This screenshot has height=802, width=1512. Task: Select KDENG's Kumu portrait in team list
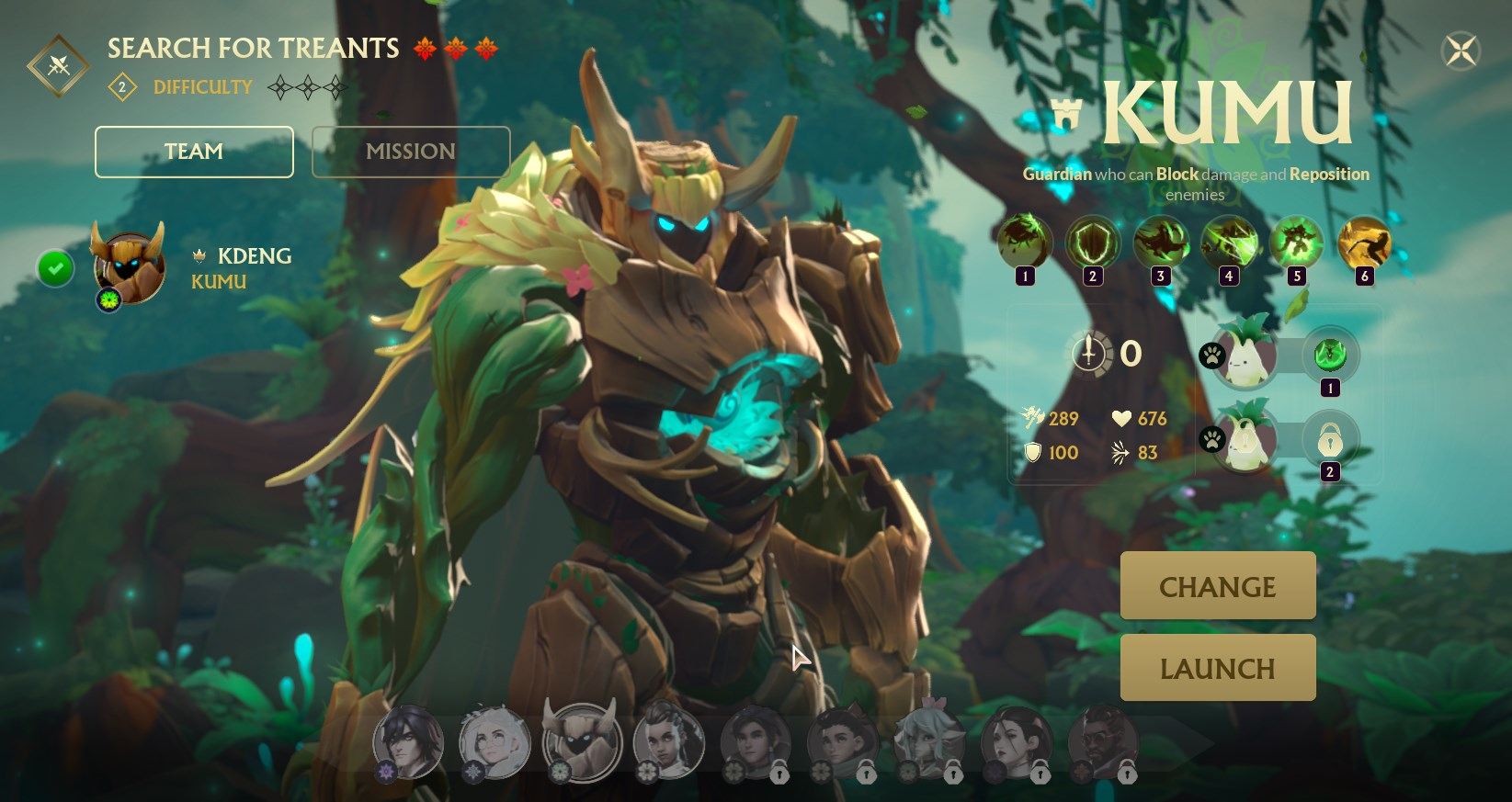coord(130,266)
